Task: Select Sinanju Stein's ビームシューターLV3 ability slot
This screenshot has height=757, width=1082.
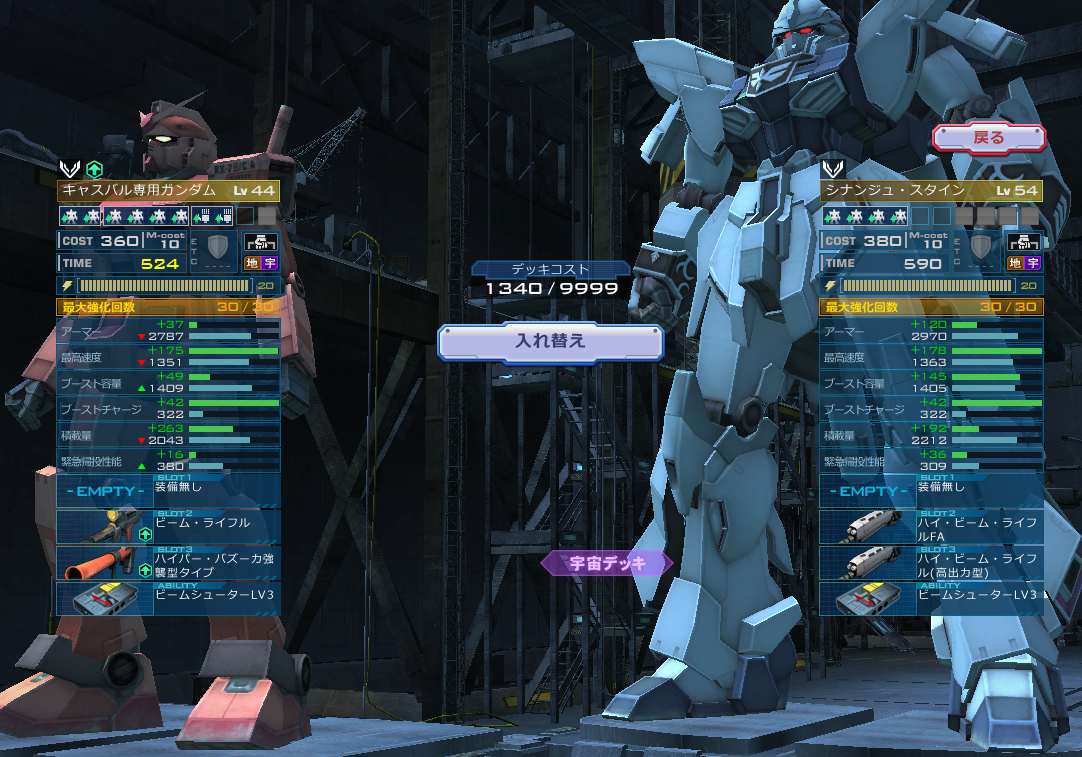Action: [x=931, y=598]
